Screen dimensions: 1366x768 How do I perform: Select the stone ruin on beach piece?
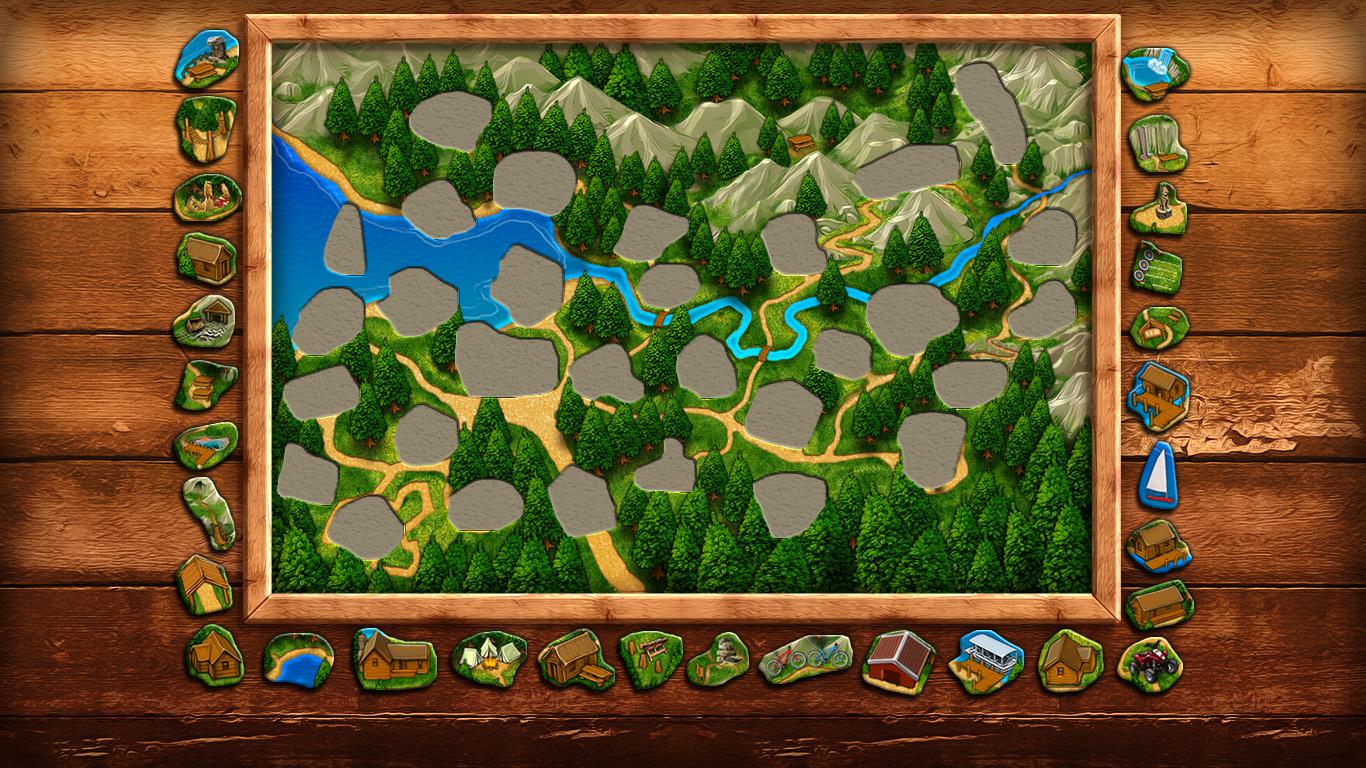coord(207,58)
